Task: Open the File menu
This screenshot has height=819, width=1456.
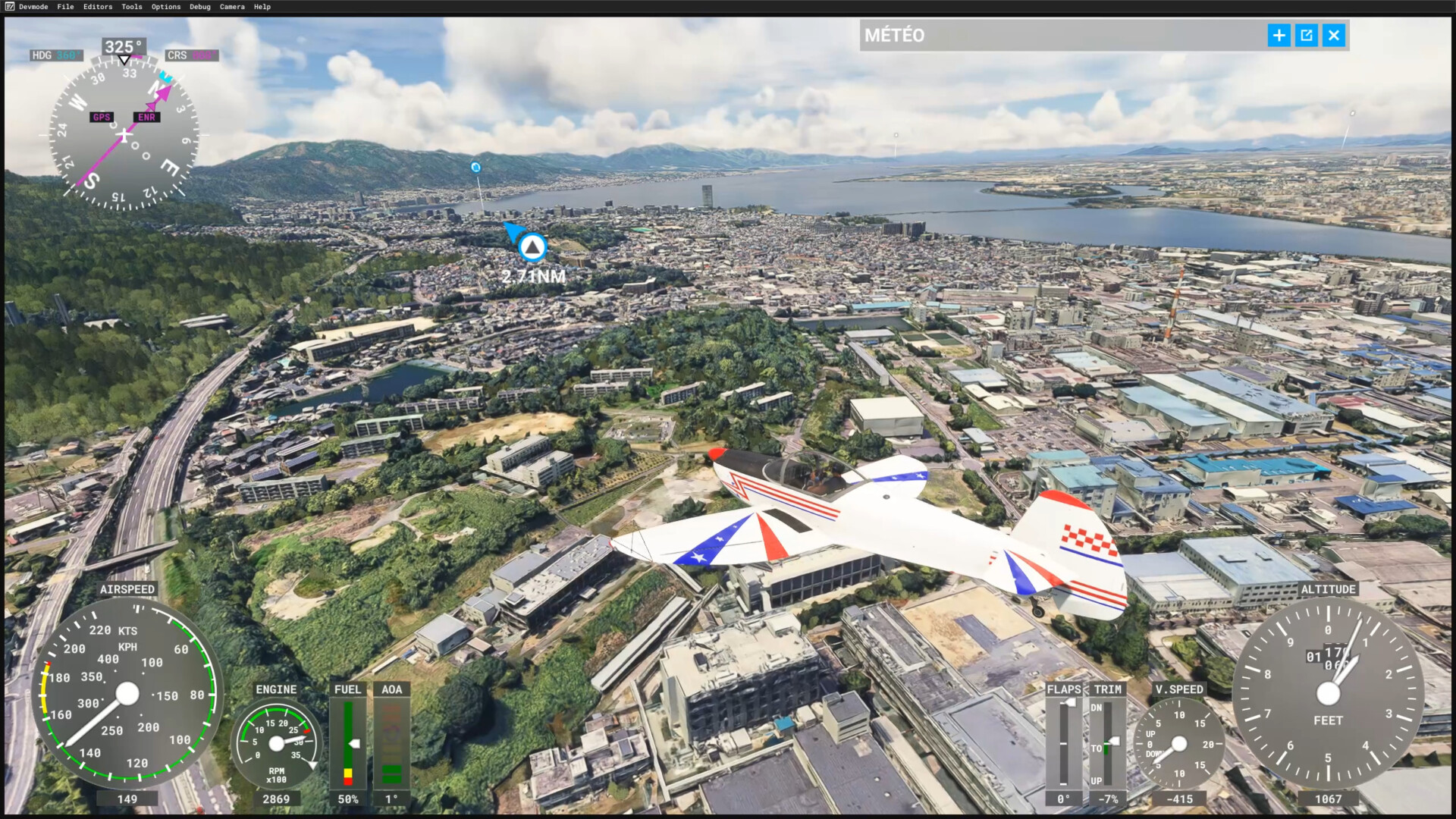Action: click(66, 7)
